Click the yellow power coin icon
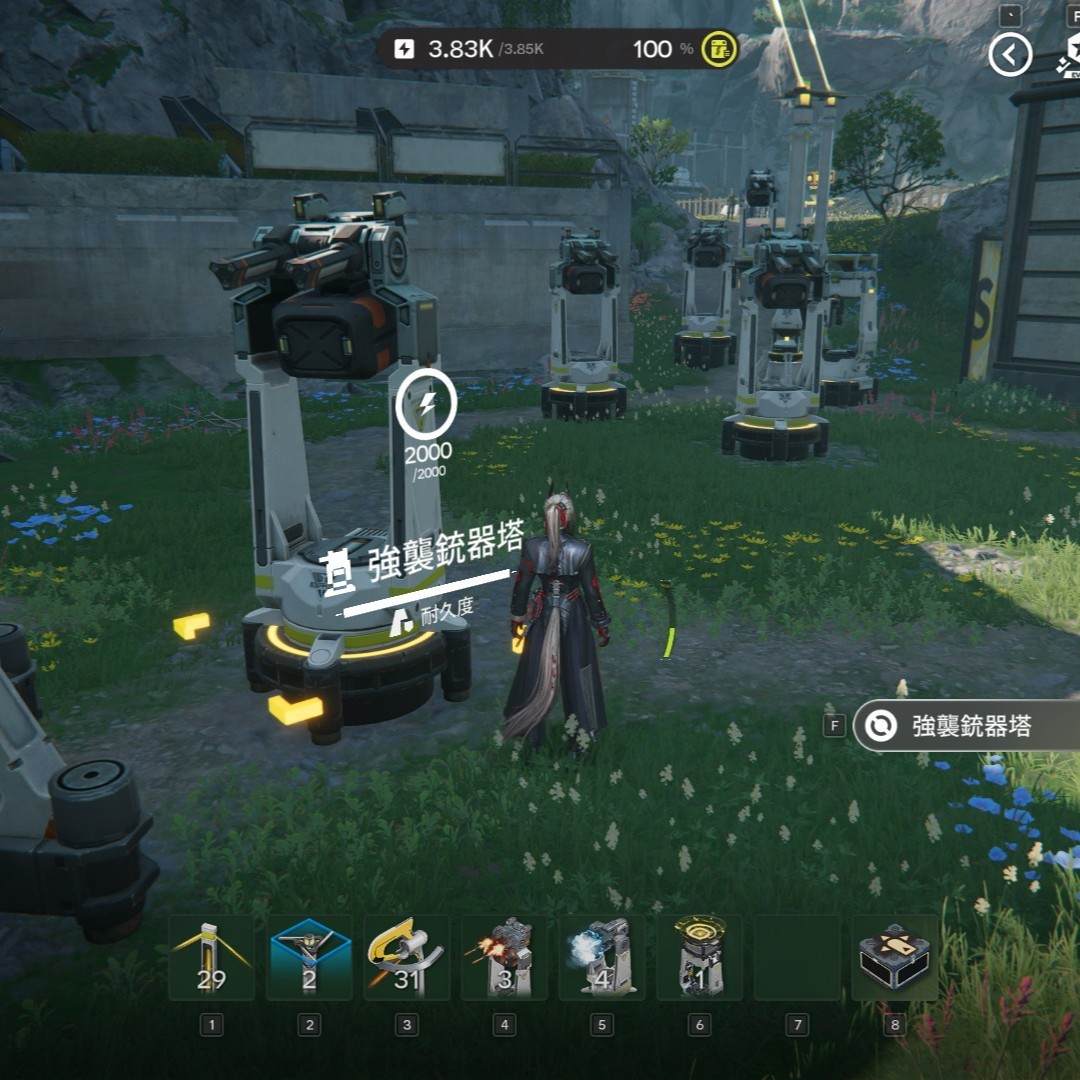1080x1080 pixels. [x=719, y=49]
